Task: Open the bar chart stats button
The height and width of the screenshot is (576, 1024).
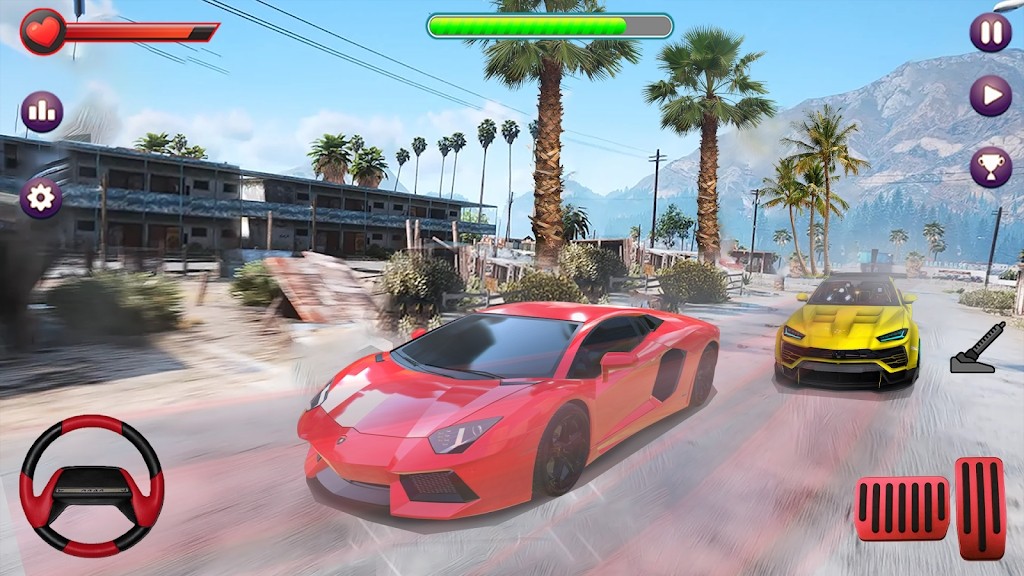Action: pos(42,112)
